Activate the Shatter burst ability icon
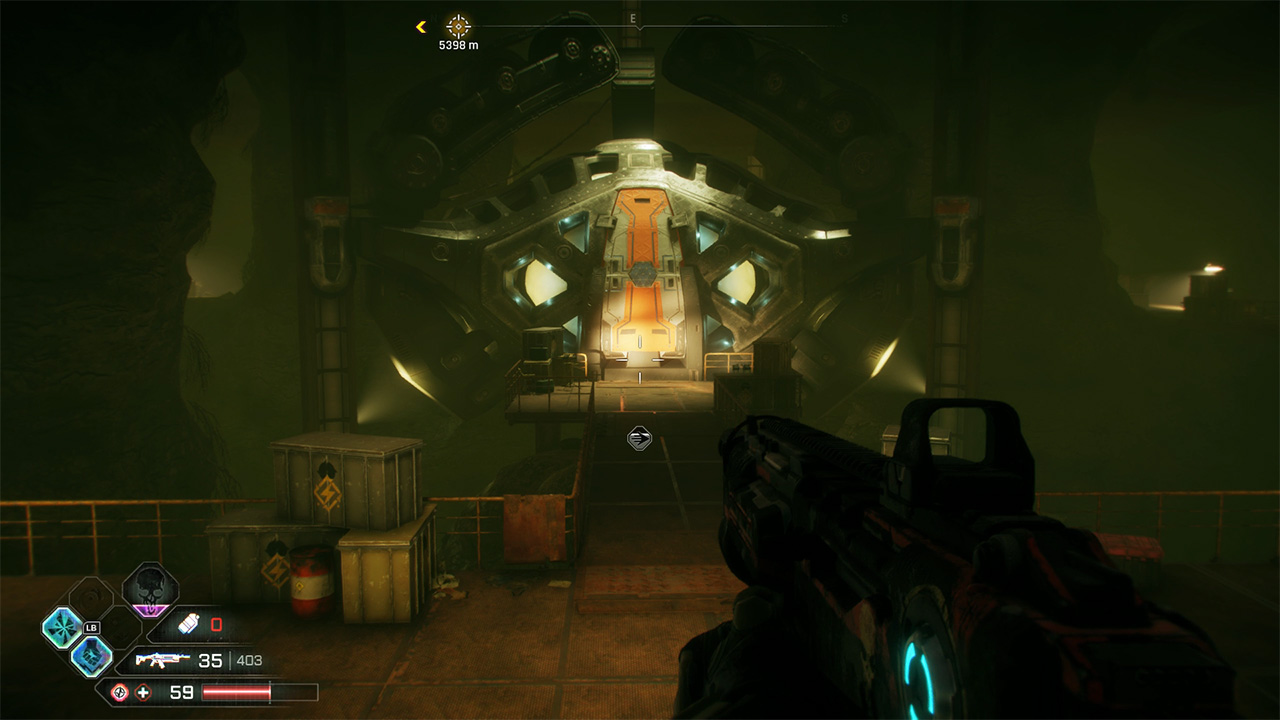Viewport: 1280px width, 720px height. click(x=62, y=627)
